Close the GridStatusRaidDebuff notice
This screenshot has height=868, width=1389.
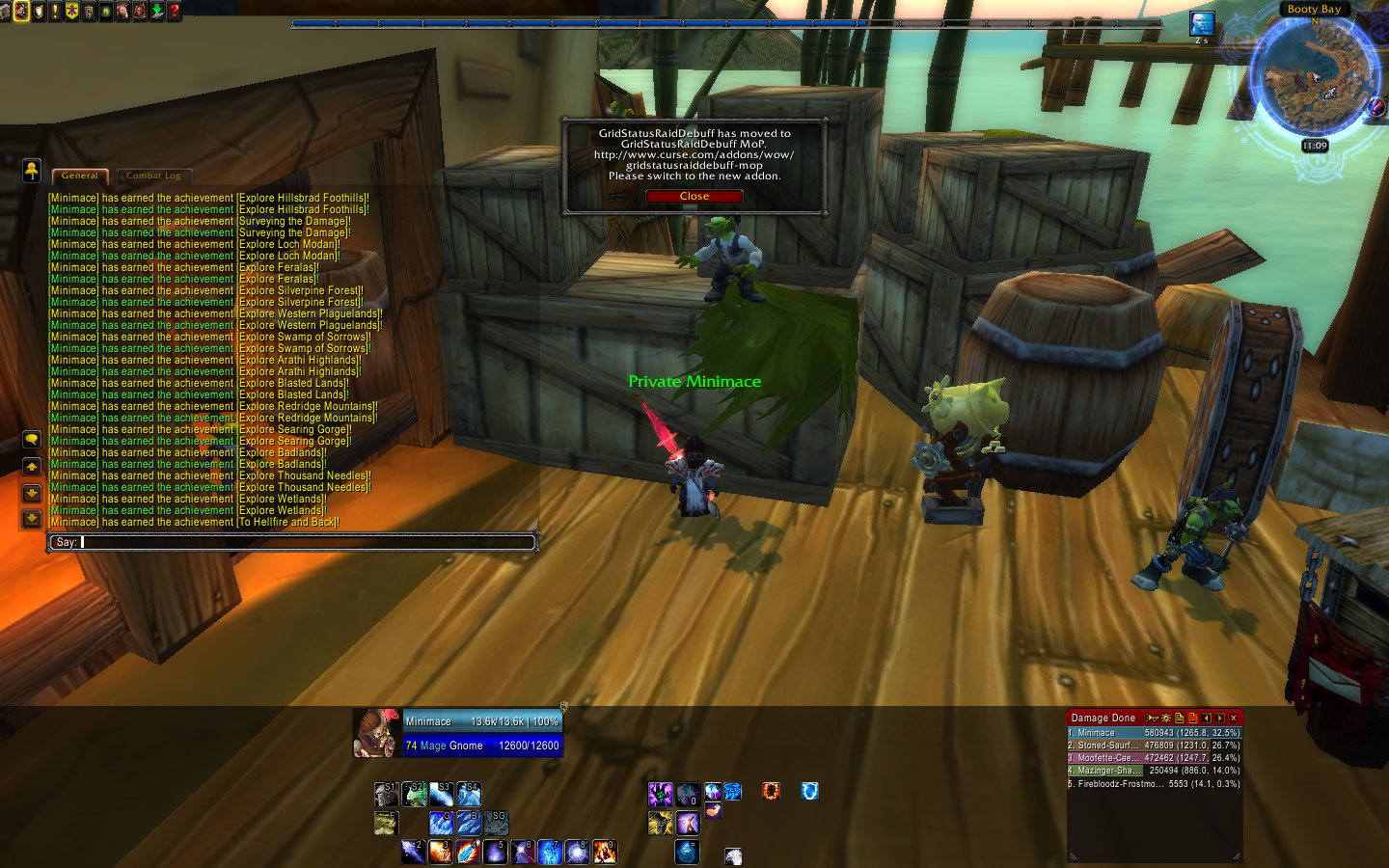(694, 197)
